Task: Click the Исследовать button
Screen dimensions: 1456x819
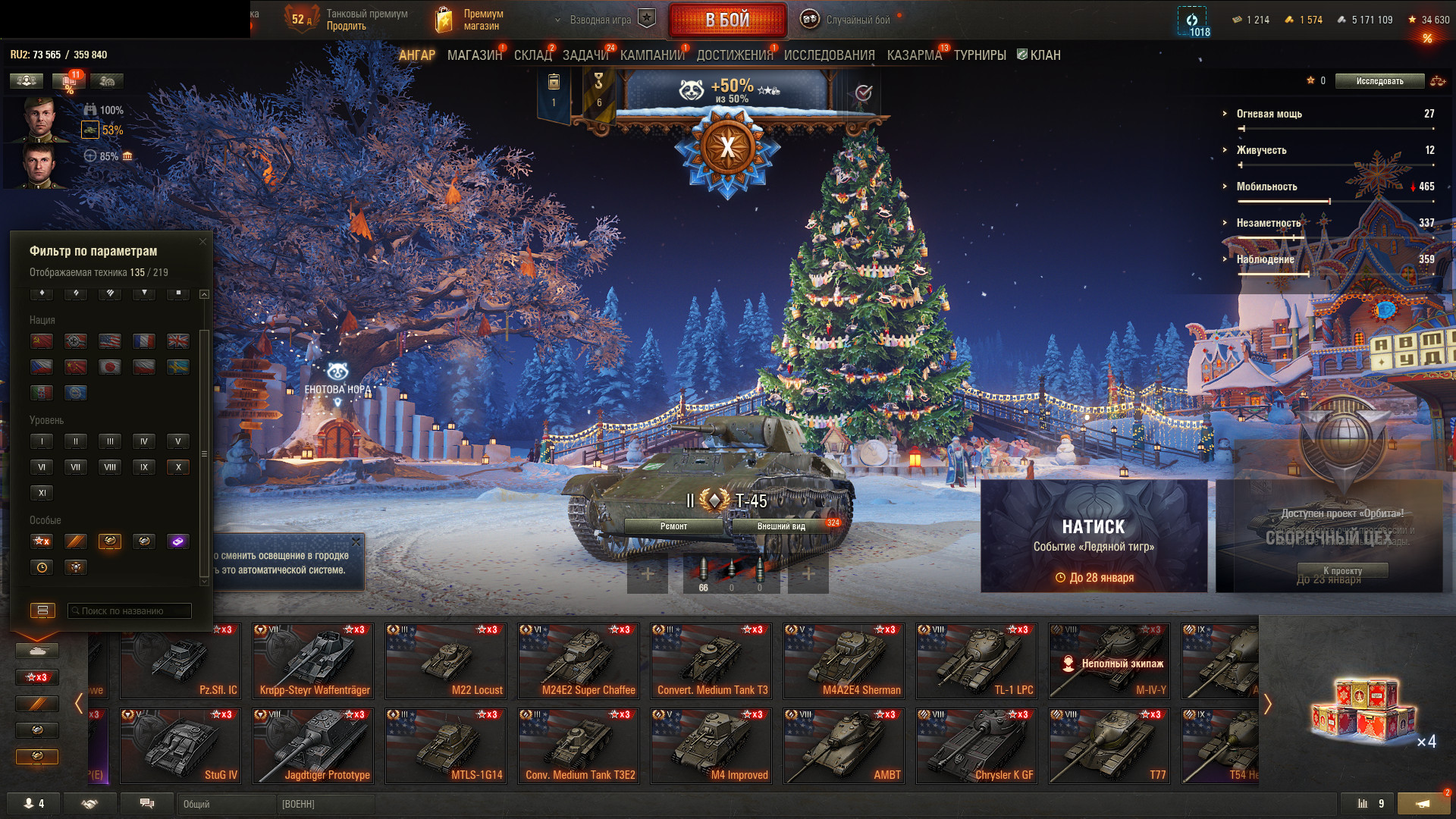Action: (x=1379, y=81)
